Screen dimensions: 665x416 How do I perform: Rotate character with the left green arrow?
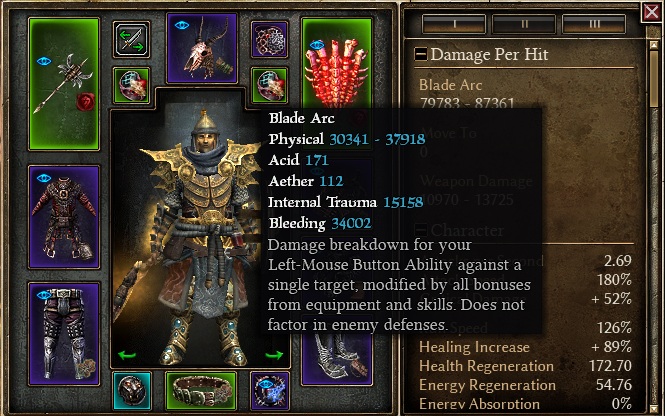[127, 355]
